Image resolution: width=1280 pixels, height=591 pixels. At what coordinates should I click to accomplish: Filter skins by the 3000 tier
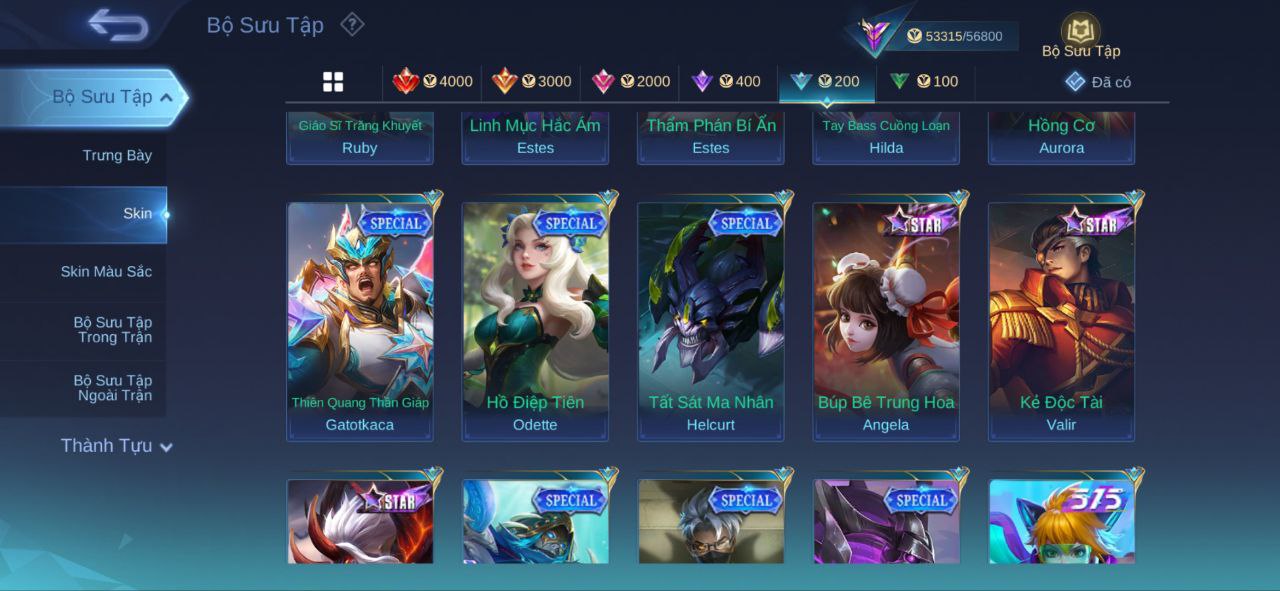pyautogui.click(x=532, y=82)
